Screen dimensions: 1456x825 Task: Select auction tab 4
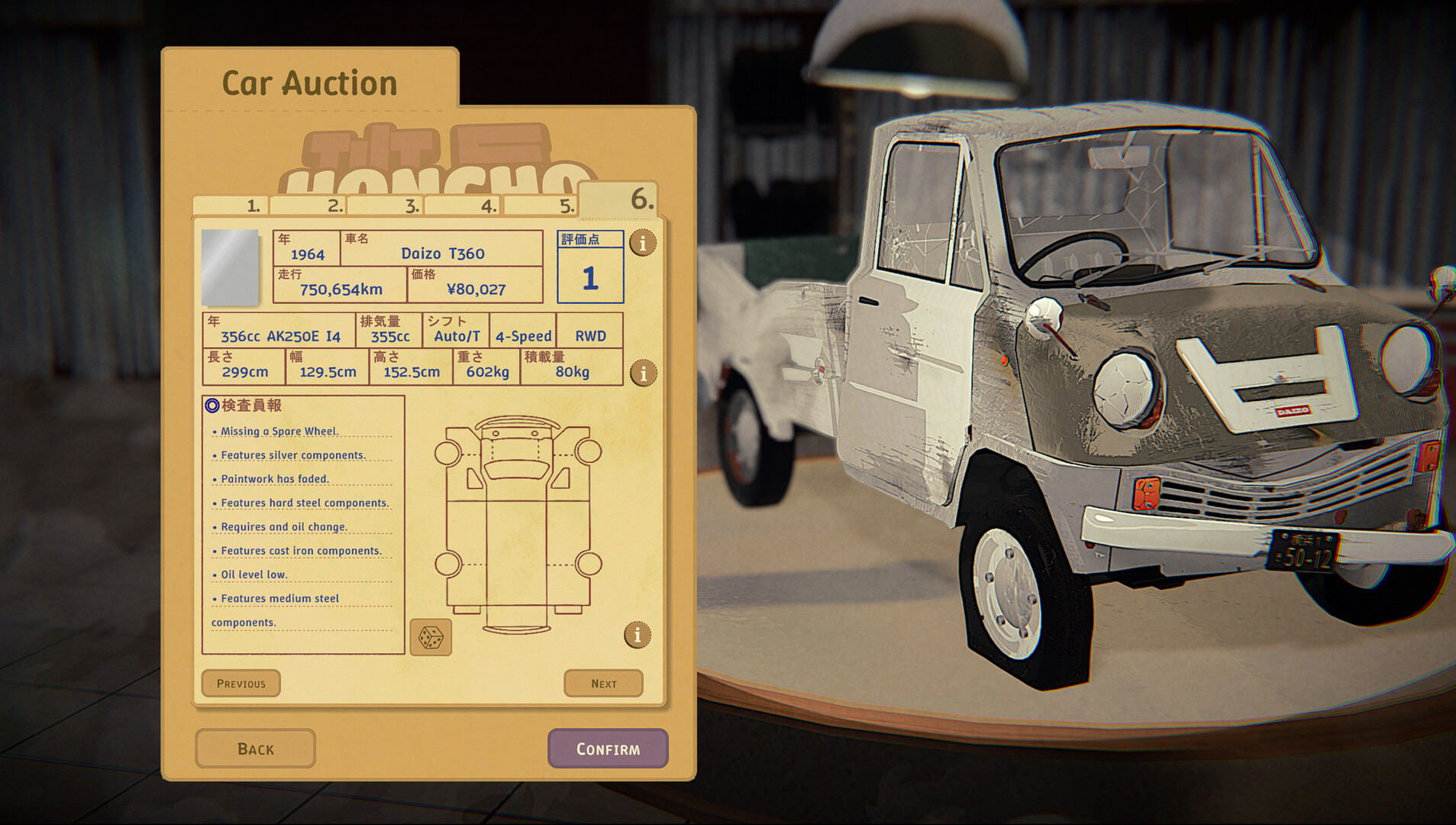[x=462, y=205]
